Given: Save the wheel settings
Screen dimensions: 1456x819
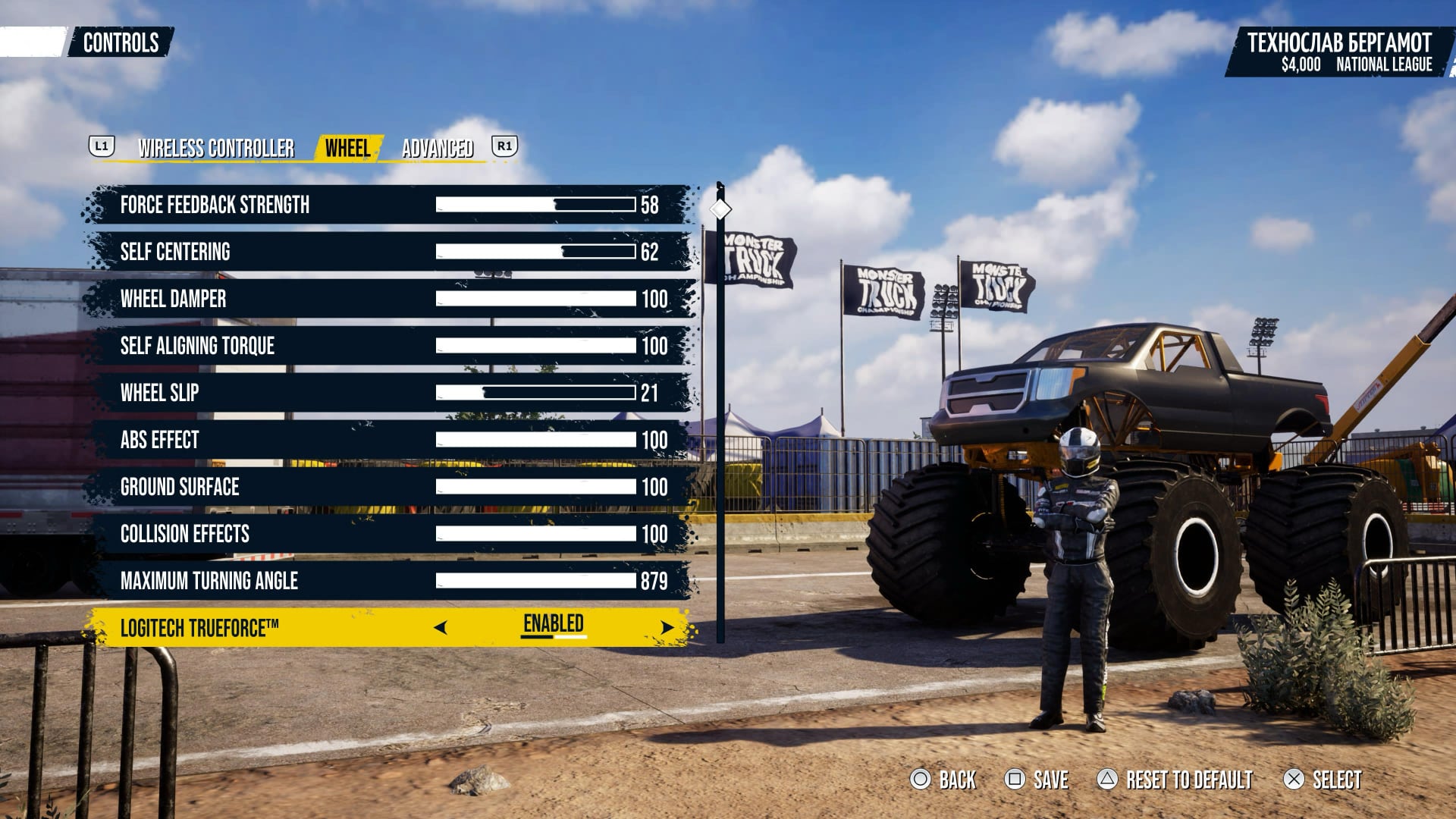Looking at the screenshot, I should [1037, 780].
